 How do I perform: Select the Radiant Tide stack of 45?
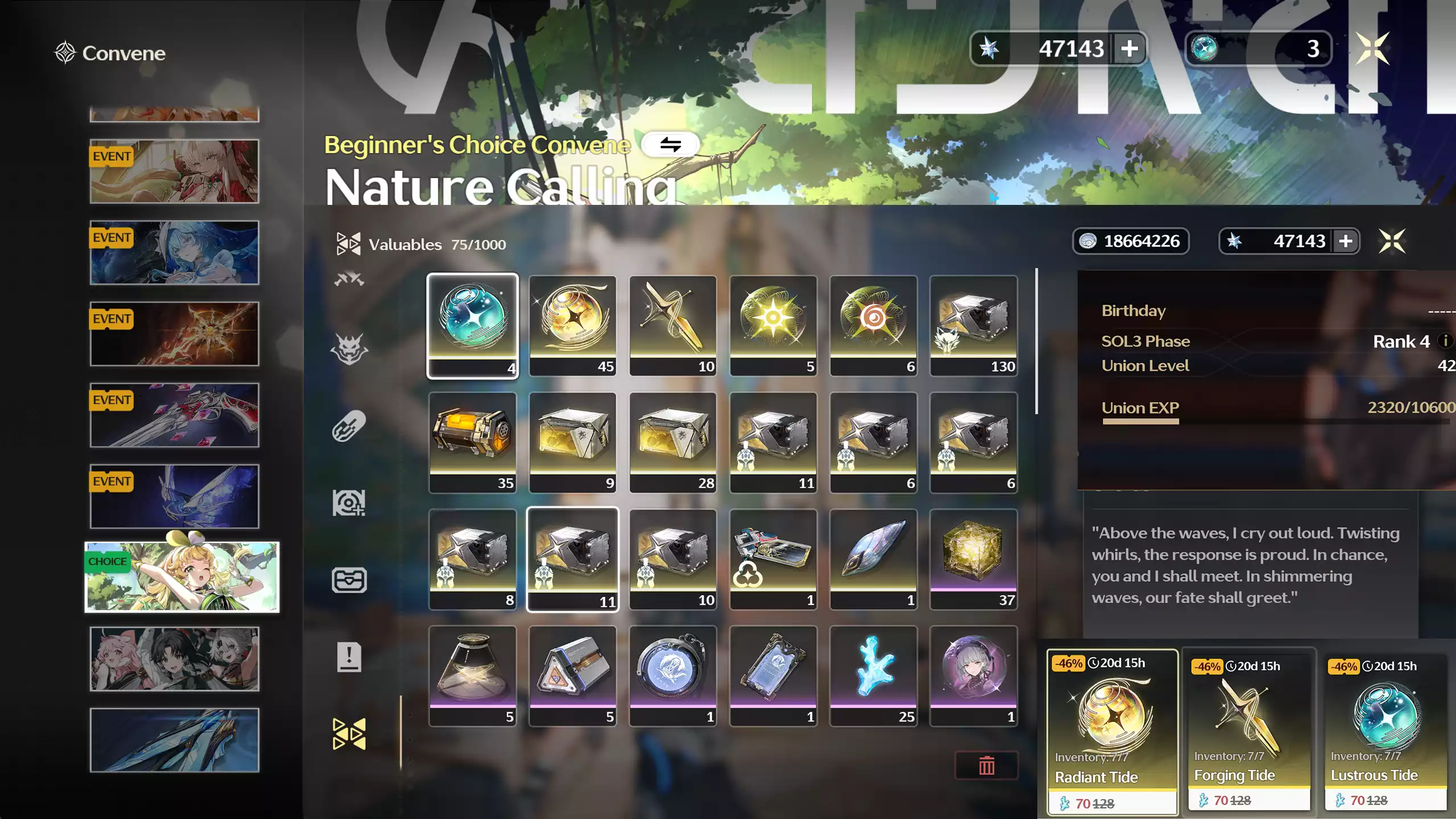(x=572, y=325)
